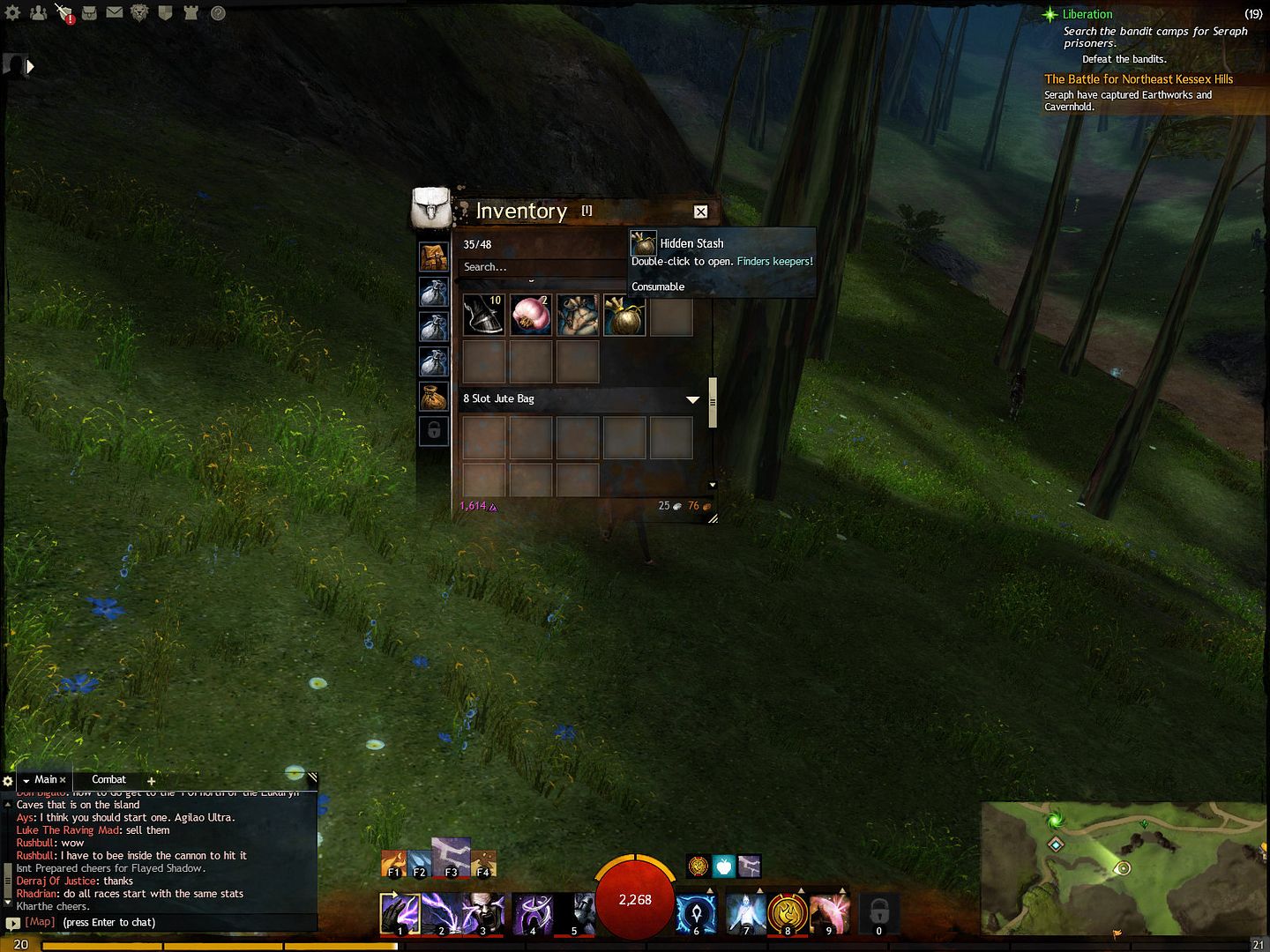Viewport: 1270px width, 952px height.
Task: Open the game menu gear icon
Action: tap(12, 13)
